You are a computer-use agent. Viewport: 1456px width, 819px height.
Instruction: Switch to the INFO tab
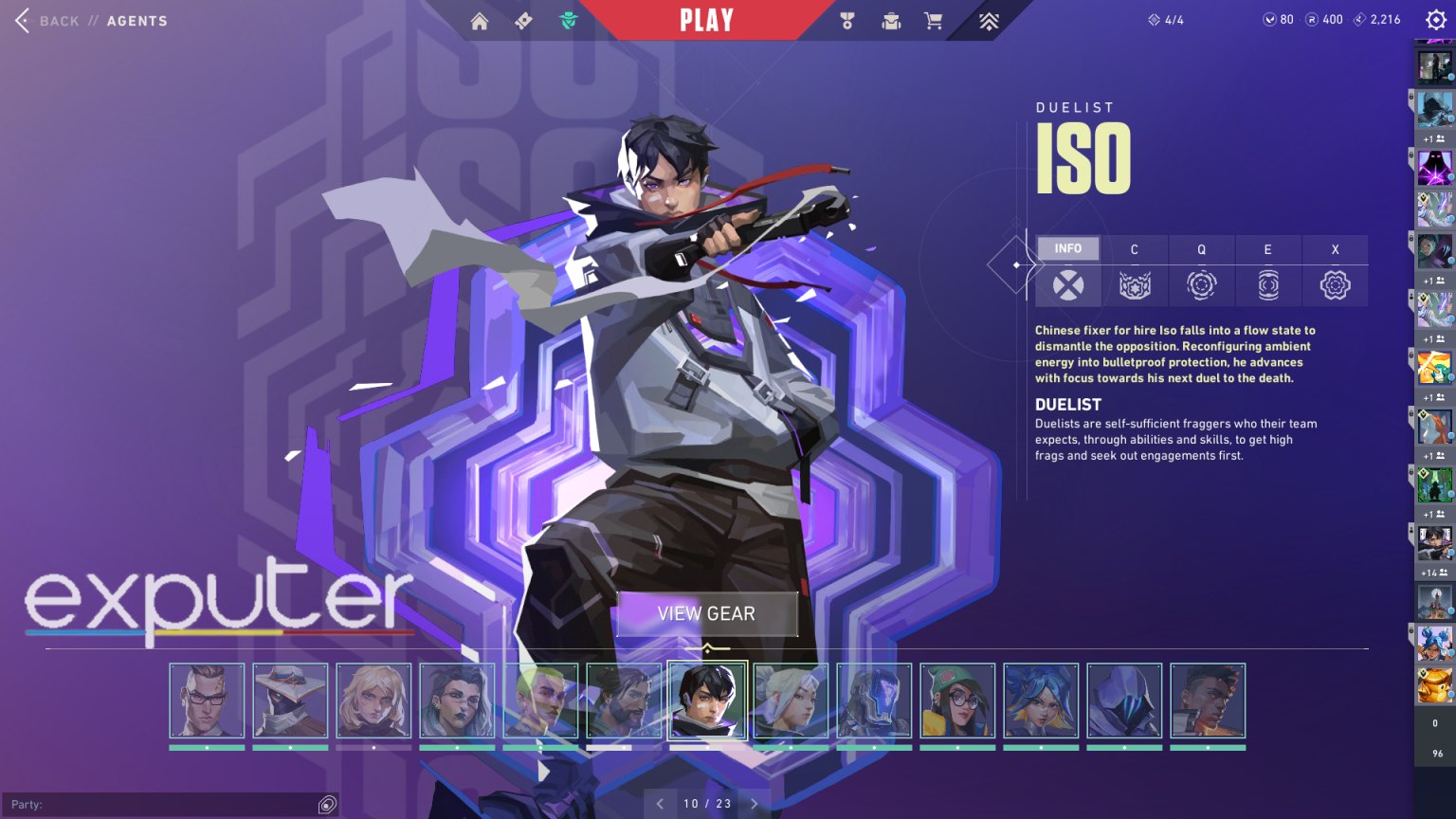1067,248
